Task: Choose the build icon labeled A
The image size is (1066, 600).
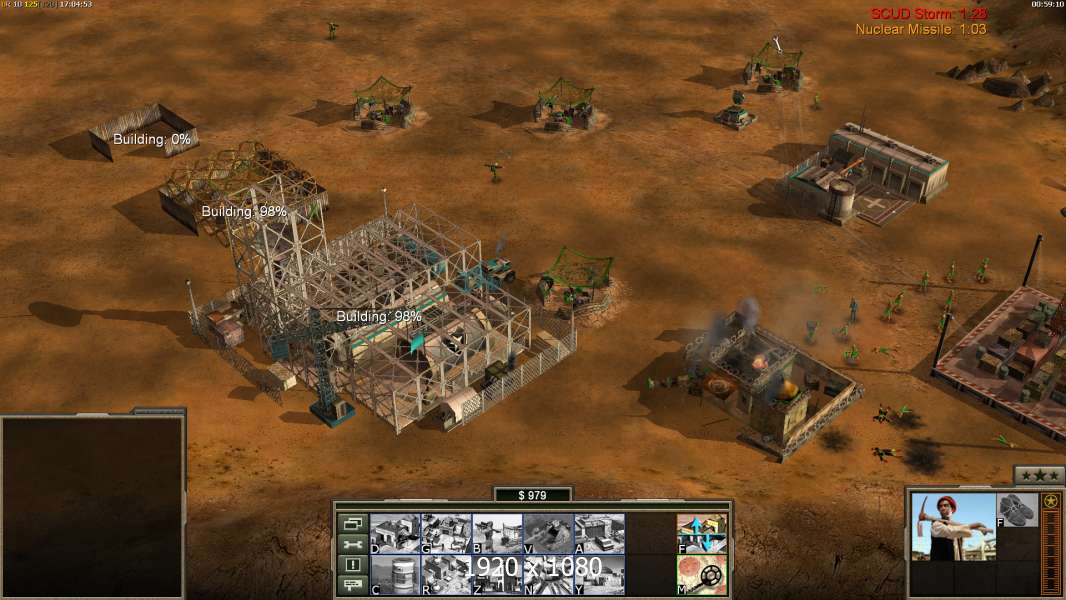Action: click(x=599, y=534)
